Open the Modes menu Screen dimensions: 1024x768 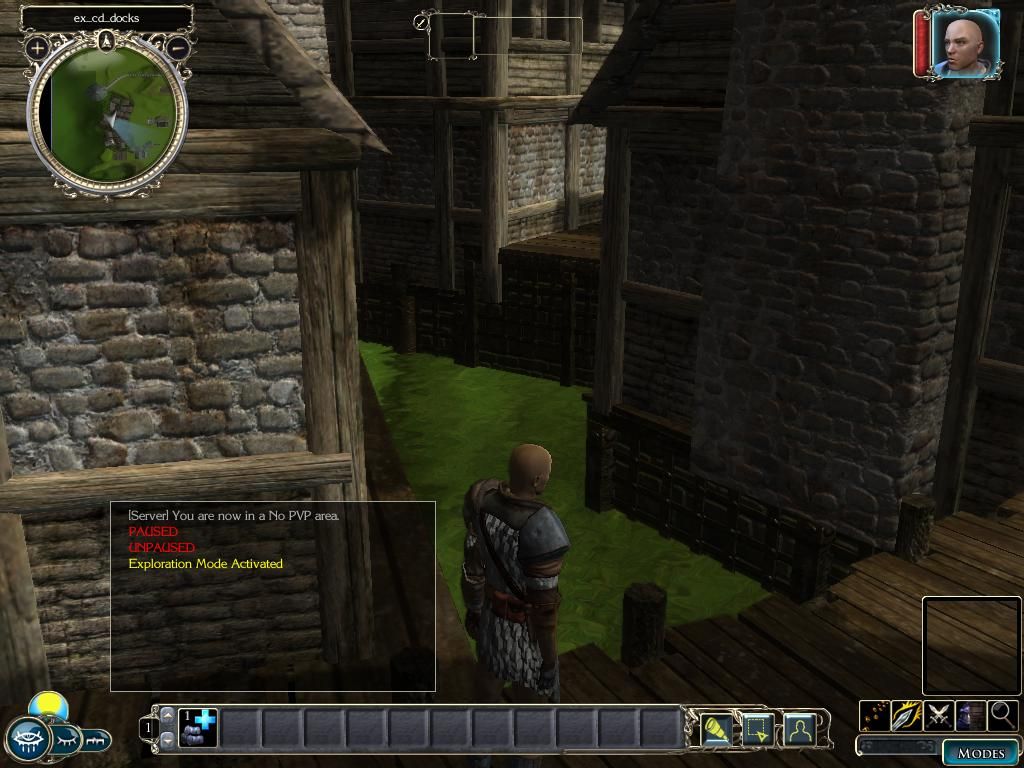[x=980, y=752]
